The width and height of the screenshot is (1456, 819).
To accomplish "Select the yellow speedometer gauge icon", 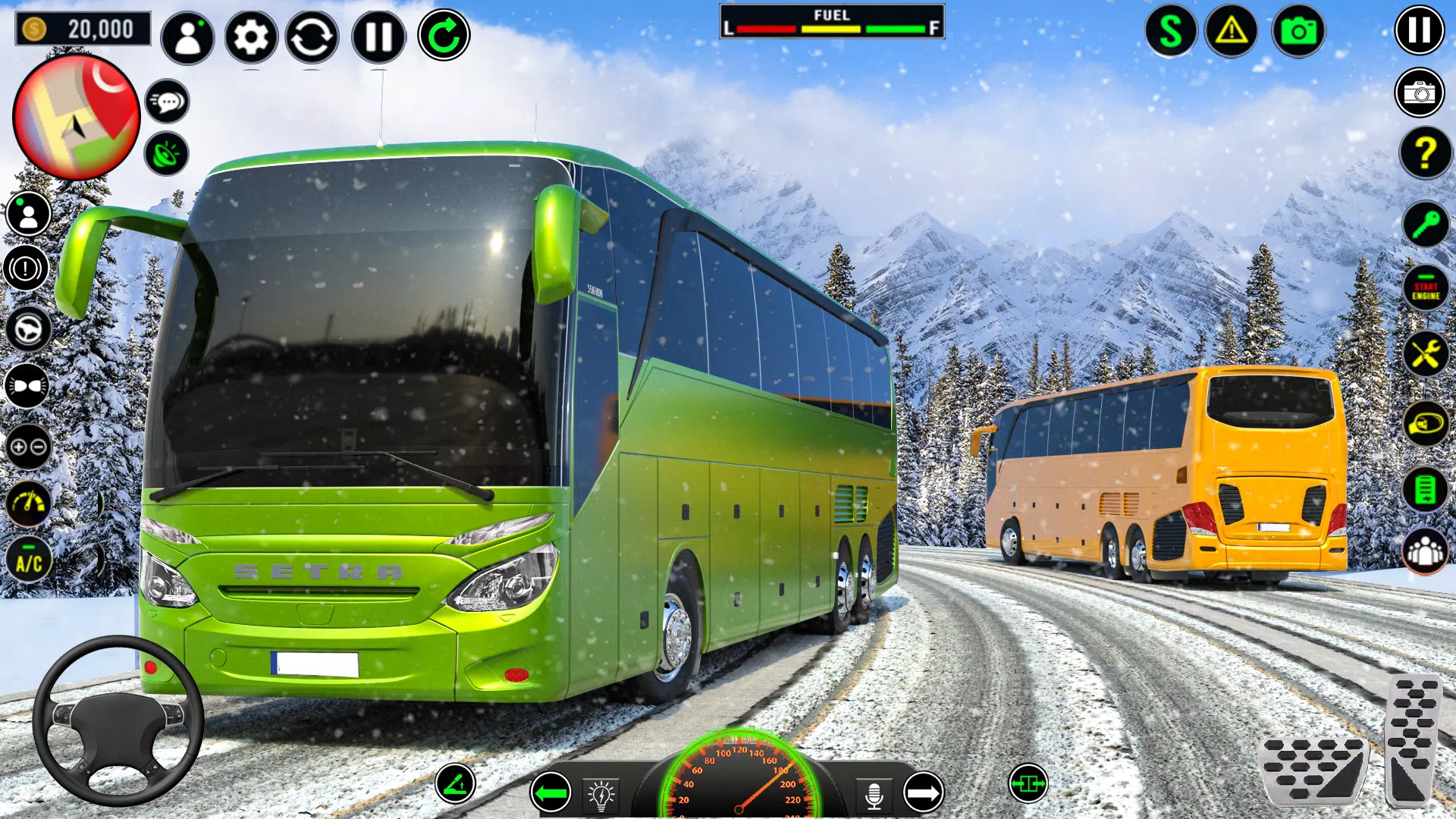I will [x=29, y=503].
